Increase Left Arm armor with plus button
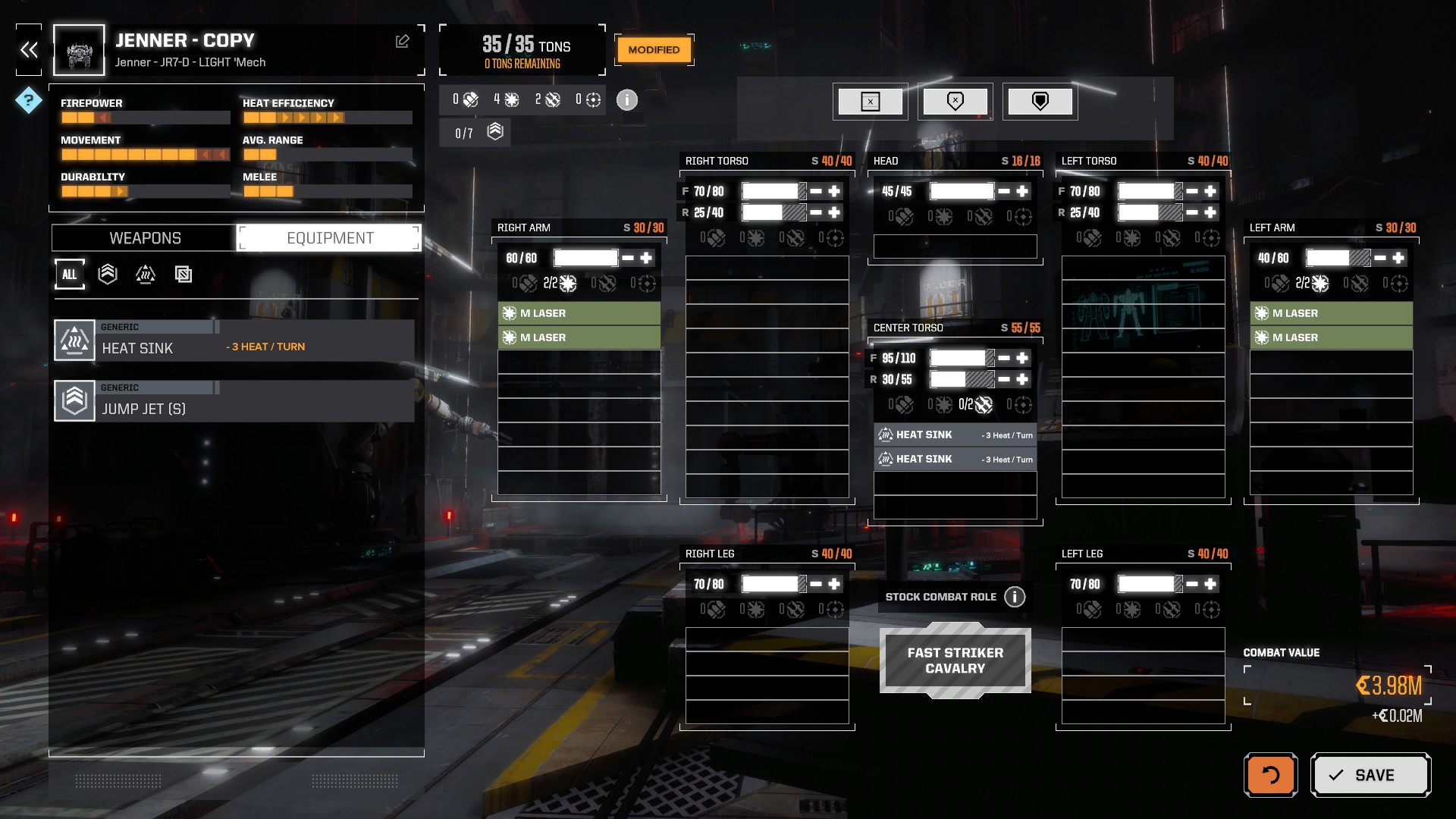Image resolution: width=1456 pixels, height=819 pixels. (1398, 258)
